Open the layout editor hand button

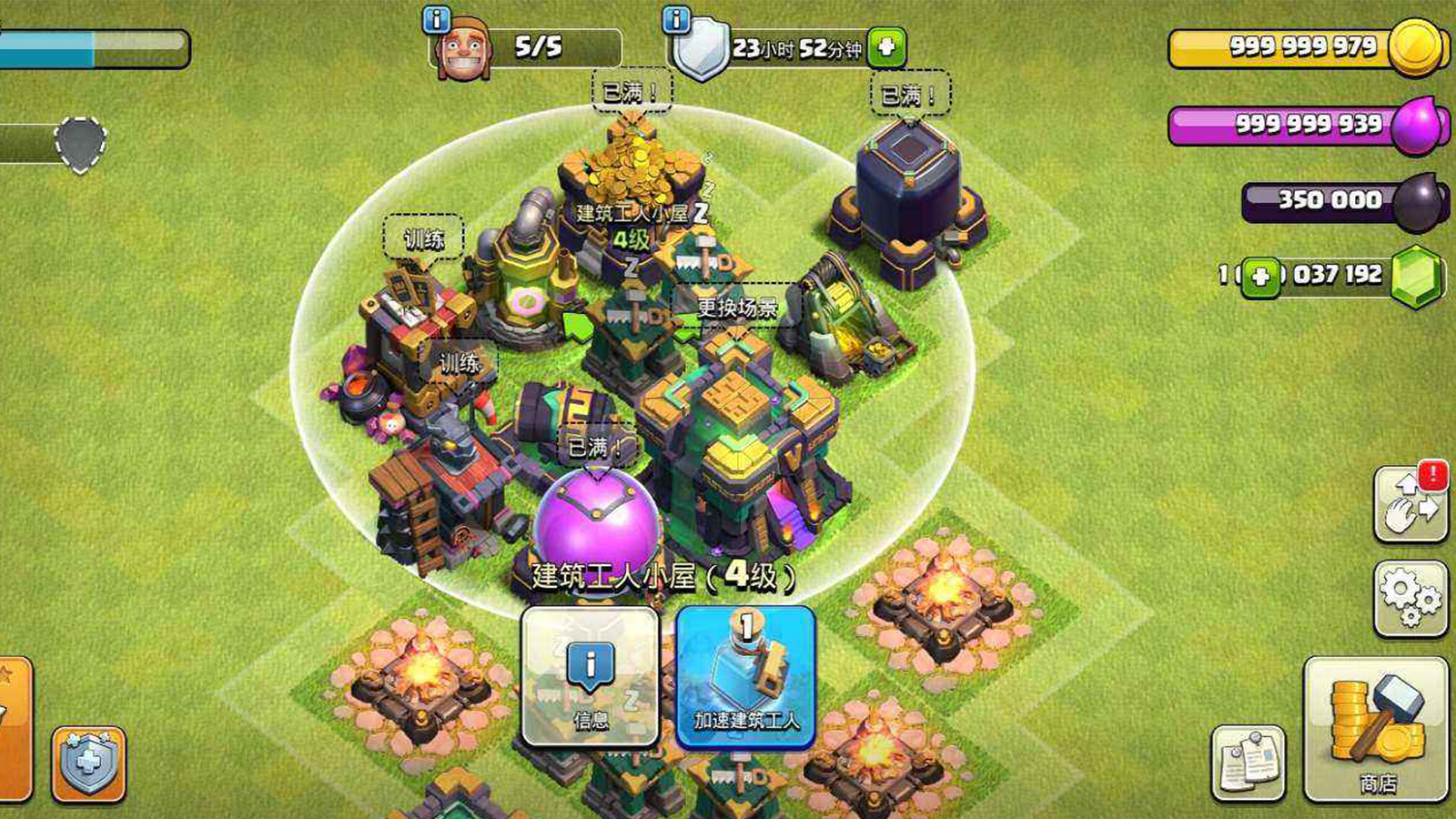pyautogui.click(x=1410, y=503)
